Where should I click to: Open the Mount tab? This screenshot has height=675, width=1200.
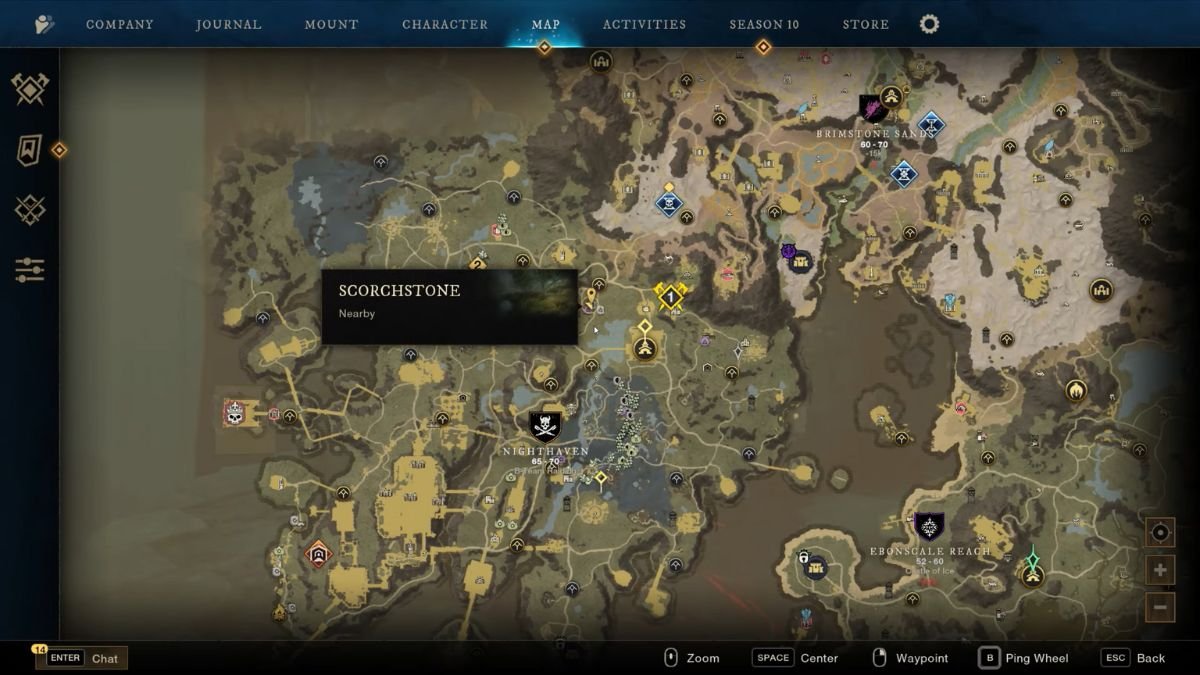tap(331, 24)
